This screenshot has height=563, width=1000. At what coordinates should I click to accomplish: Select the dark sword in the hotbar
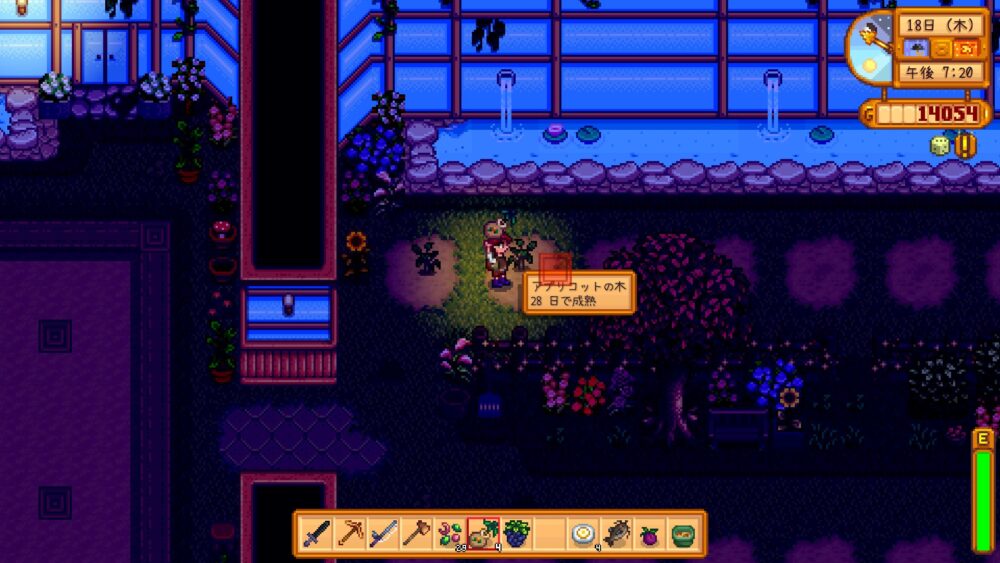click(318, 534)
